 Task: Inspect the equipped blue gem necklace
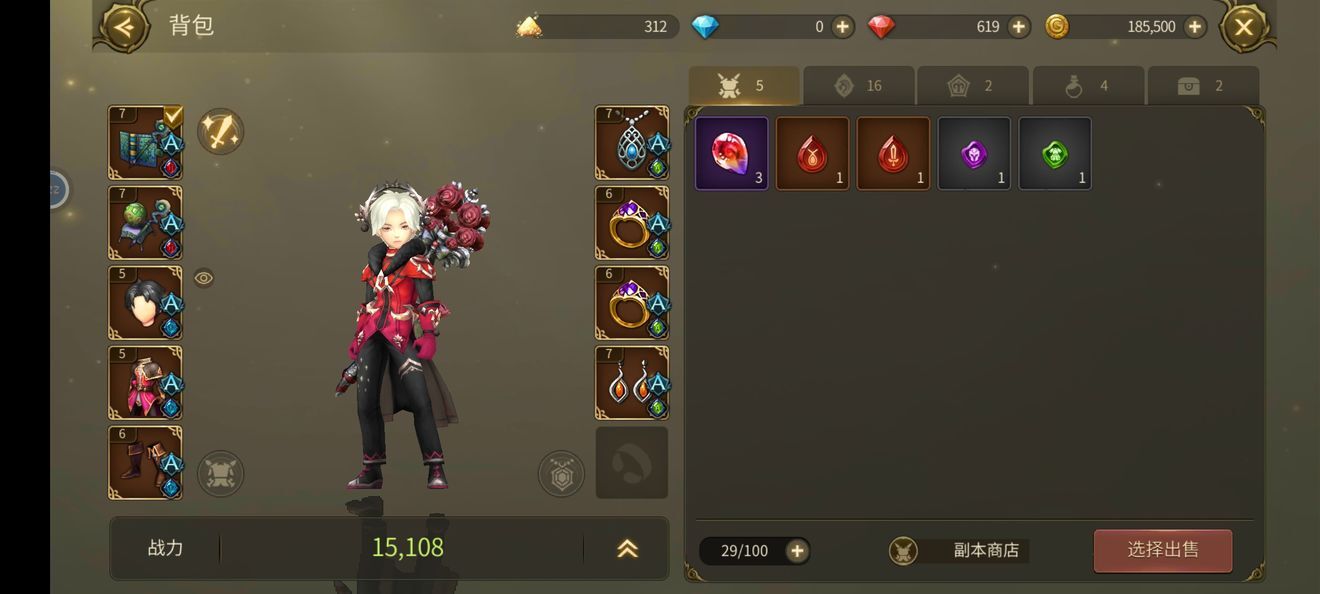pos(632,143)
